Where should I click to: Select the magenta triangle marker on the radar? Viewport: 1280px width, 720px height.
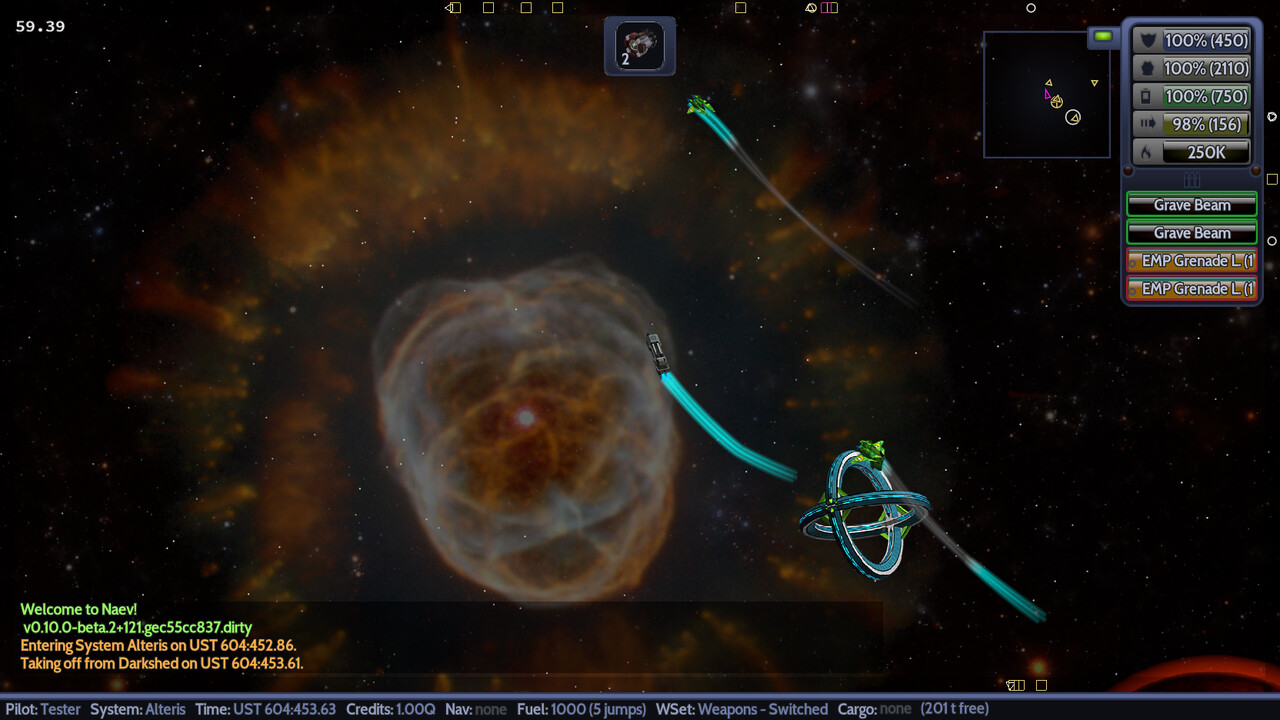(x=1048, y=94)
